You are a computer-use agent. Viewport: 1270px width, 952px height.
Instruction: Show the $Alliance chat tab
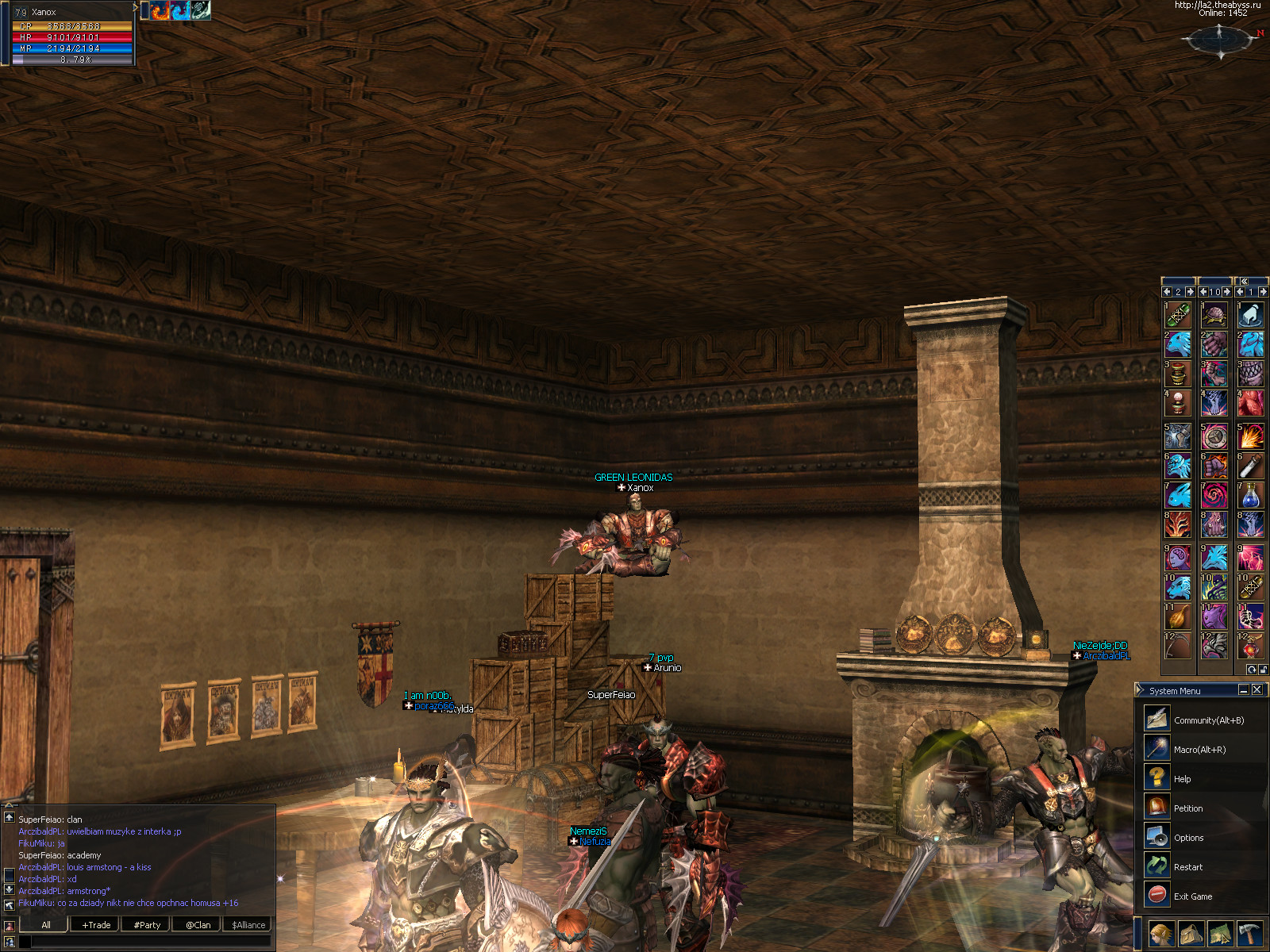[x=248, y=924]
